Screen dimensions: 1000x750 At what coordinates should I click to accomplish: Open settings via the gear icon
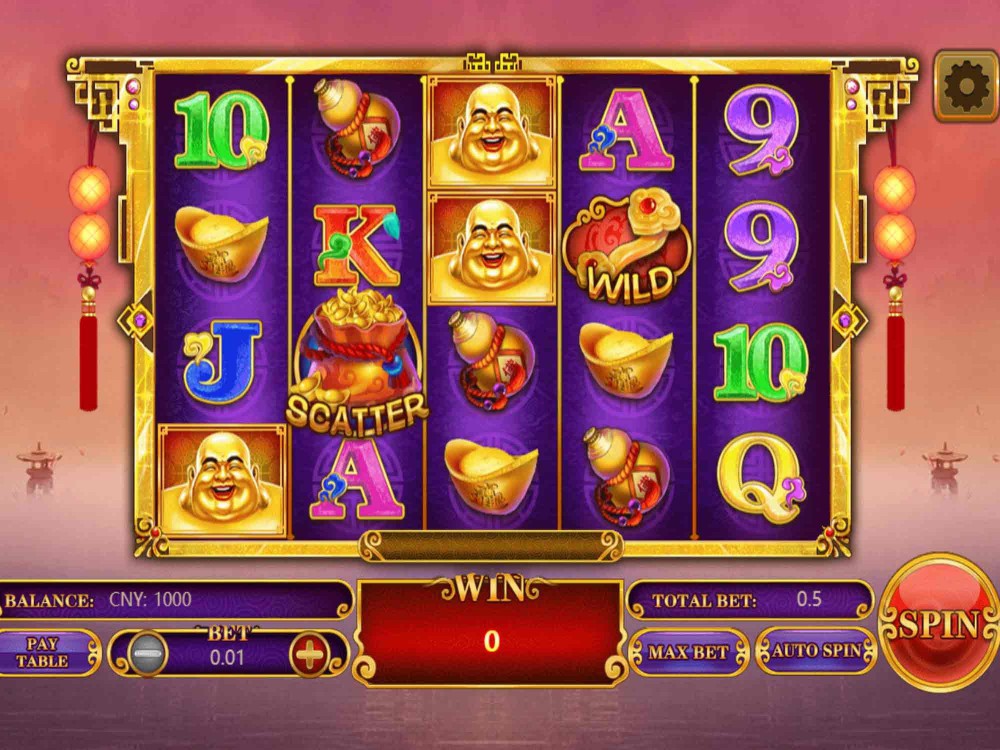point(965,88)
